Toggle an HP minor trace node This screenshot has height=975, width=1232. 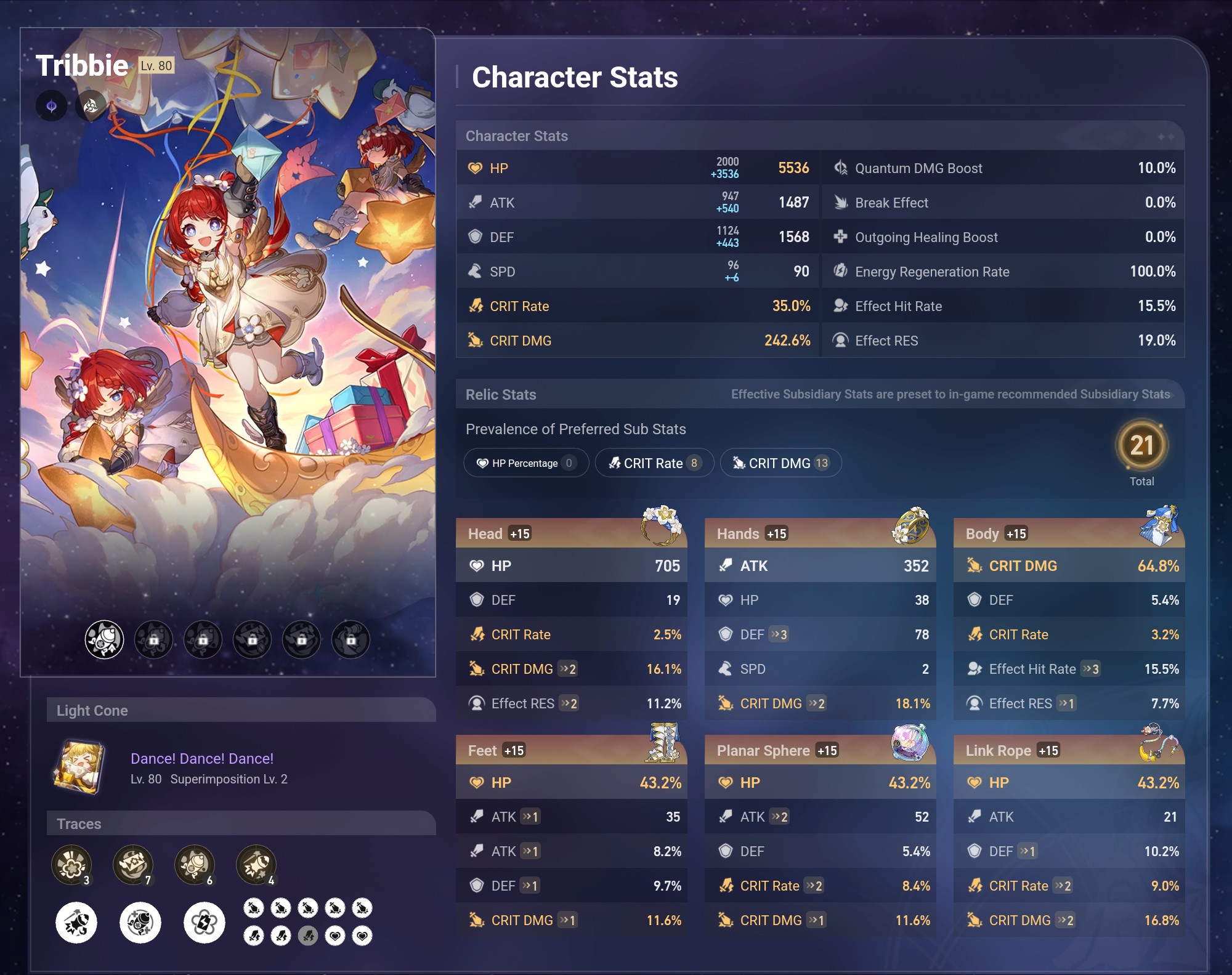coord(336,936)
